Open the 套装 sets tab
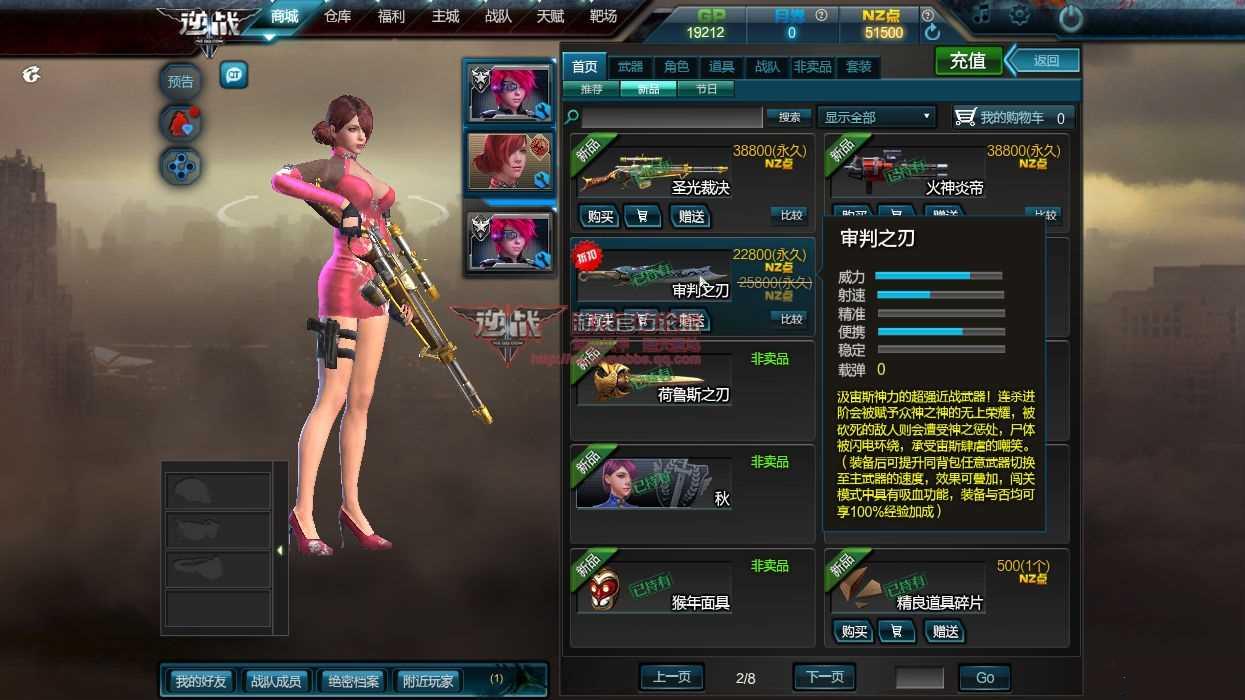 (858, 67)
